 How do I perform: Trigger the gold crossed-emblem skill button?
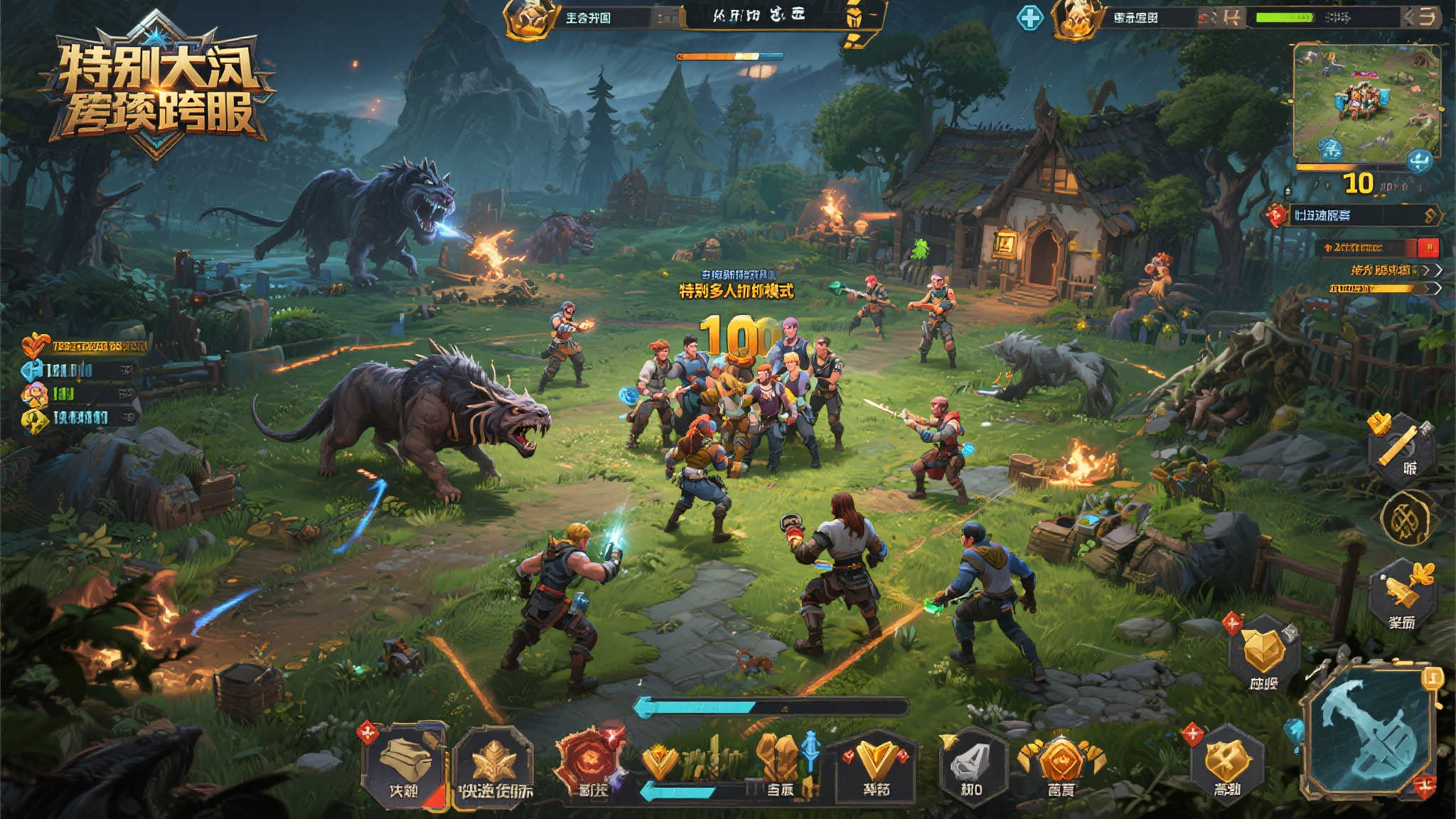click(1227, 762)
